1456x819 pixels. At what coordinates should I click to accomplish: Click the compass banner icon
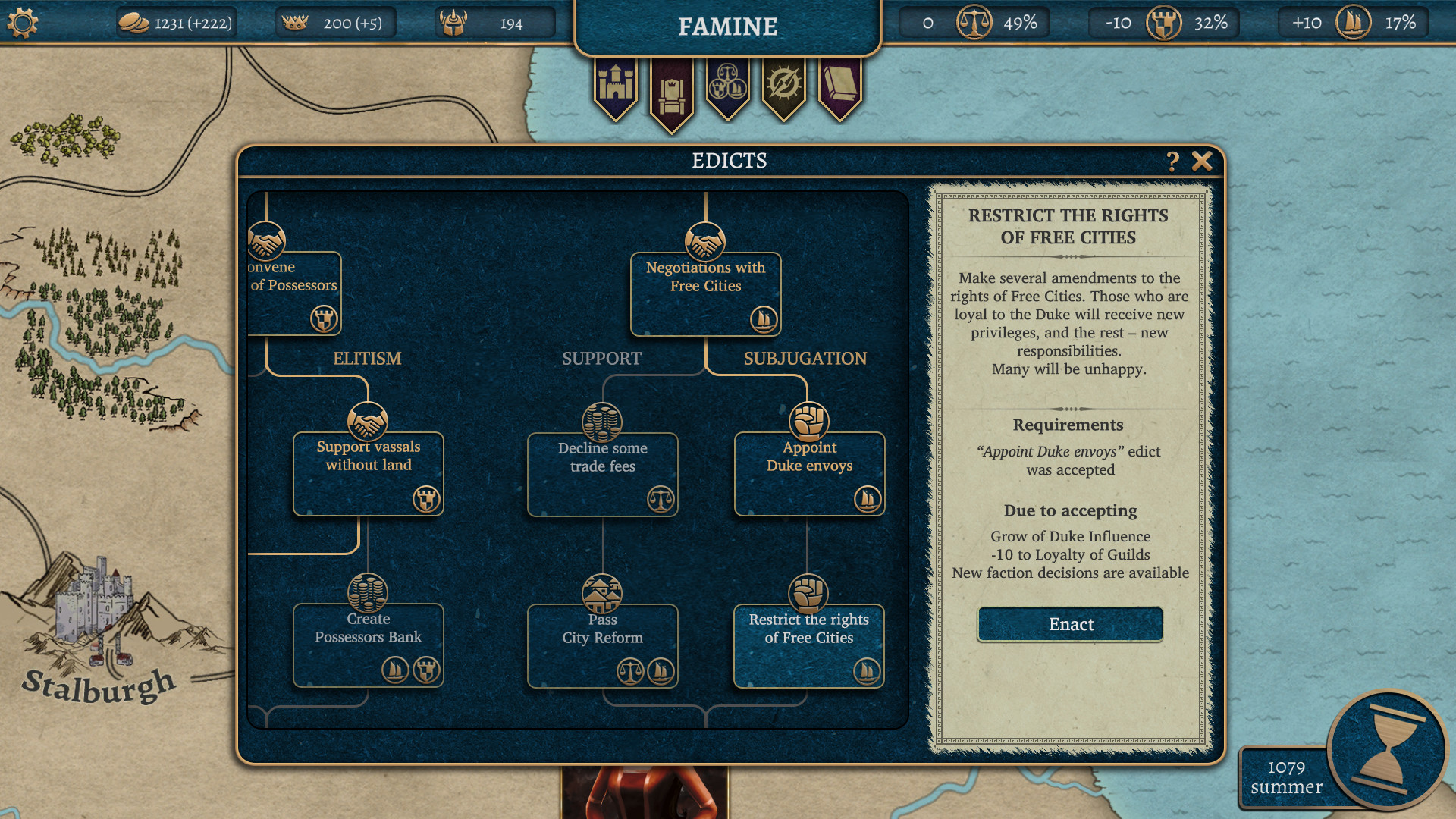click(x=783, y=85)
